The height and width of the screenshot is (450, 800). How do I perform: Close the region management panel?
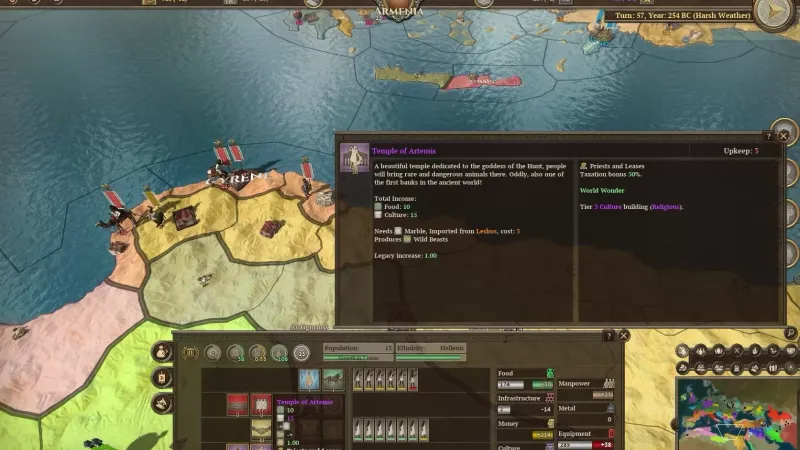coord(624,336)
